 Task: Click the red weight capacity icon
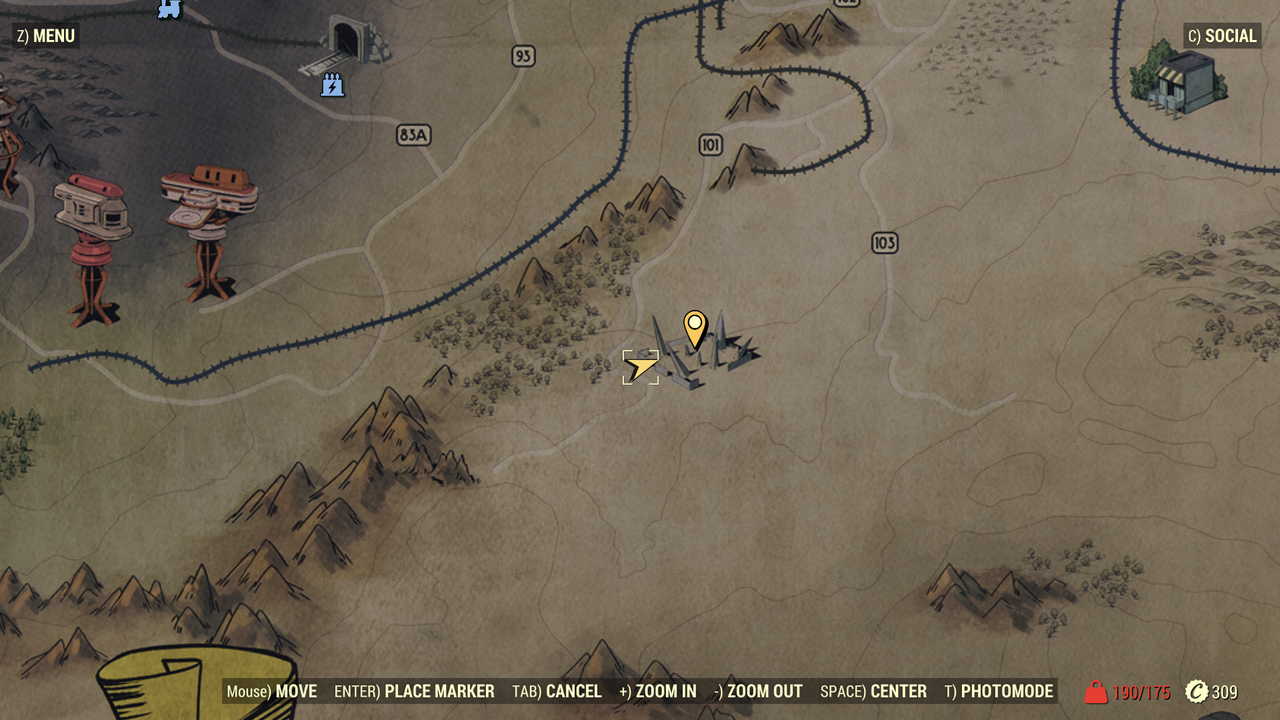(1096, 691)
